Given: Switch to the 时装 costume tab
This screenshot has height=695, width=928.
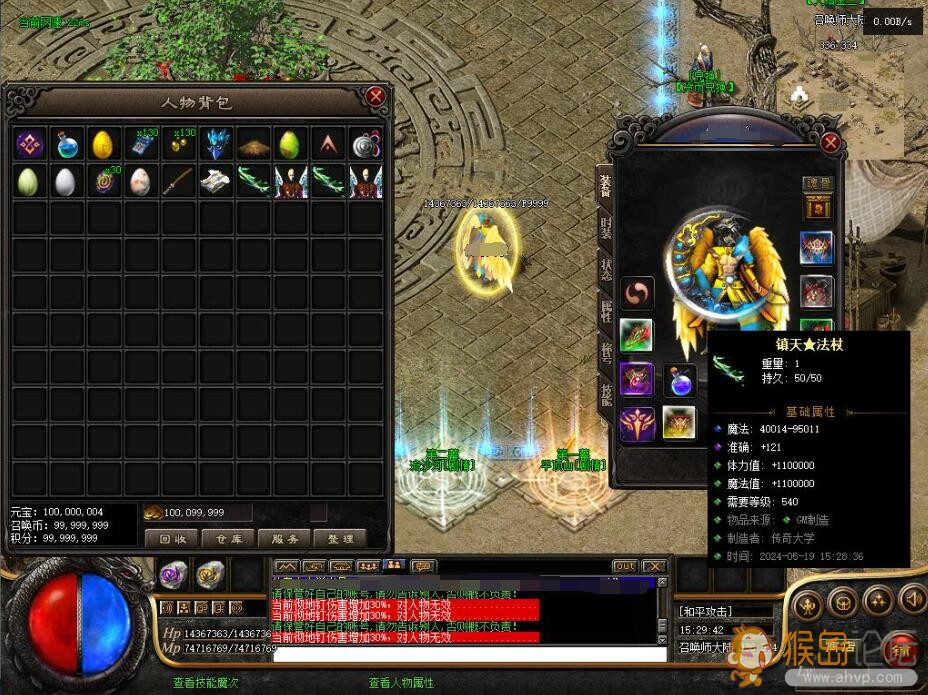Looking at the screenshot, I should (606, 226).
